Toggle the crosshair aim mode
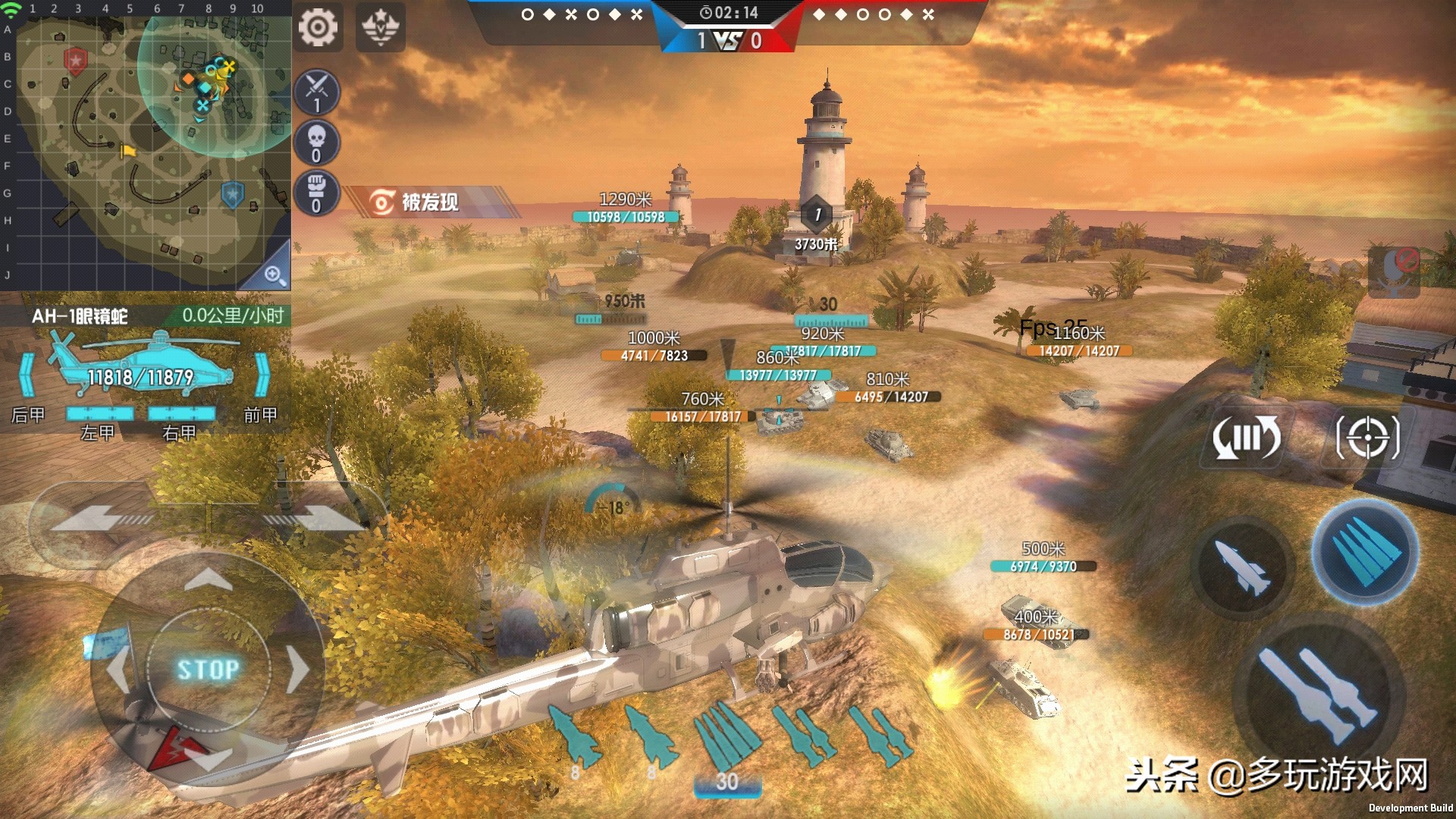The height and width of the screenshot is (819, 1456). click(1368, 437)
